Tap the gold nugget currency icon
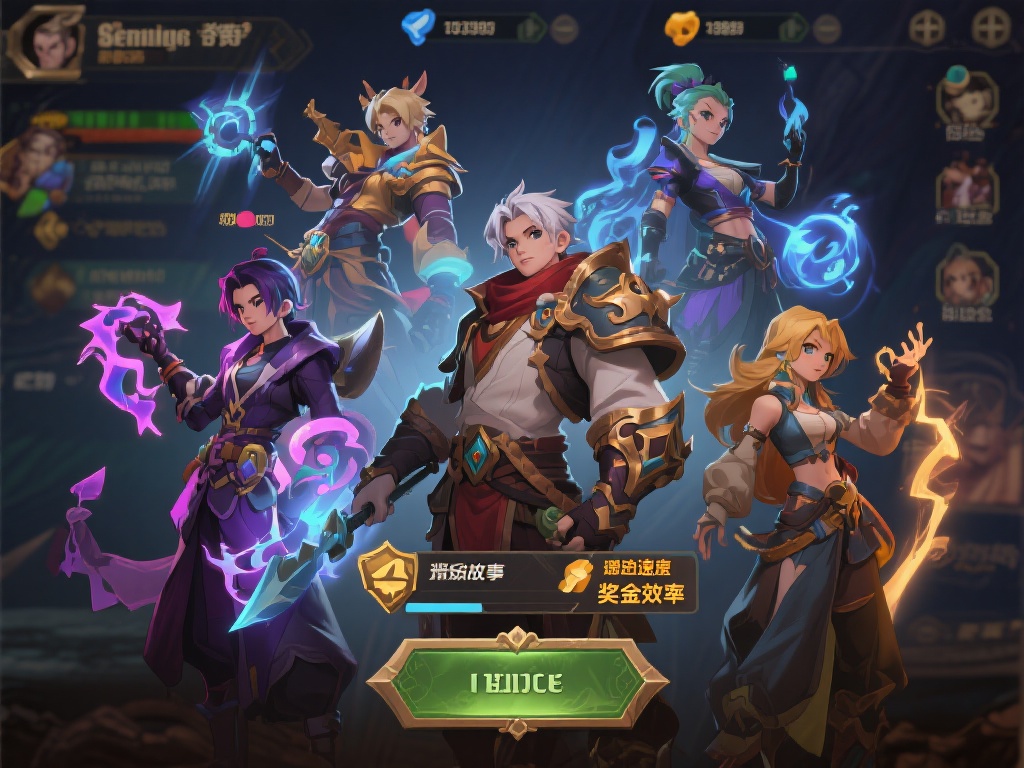The width and height of the screenshot is (1024, 768). 681,28
